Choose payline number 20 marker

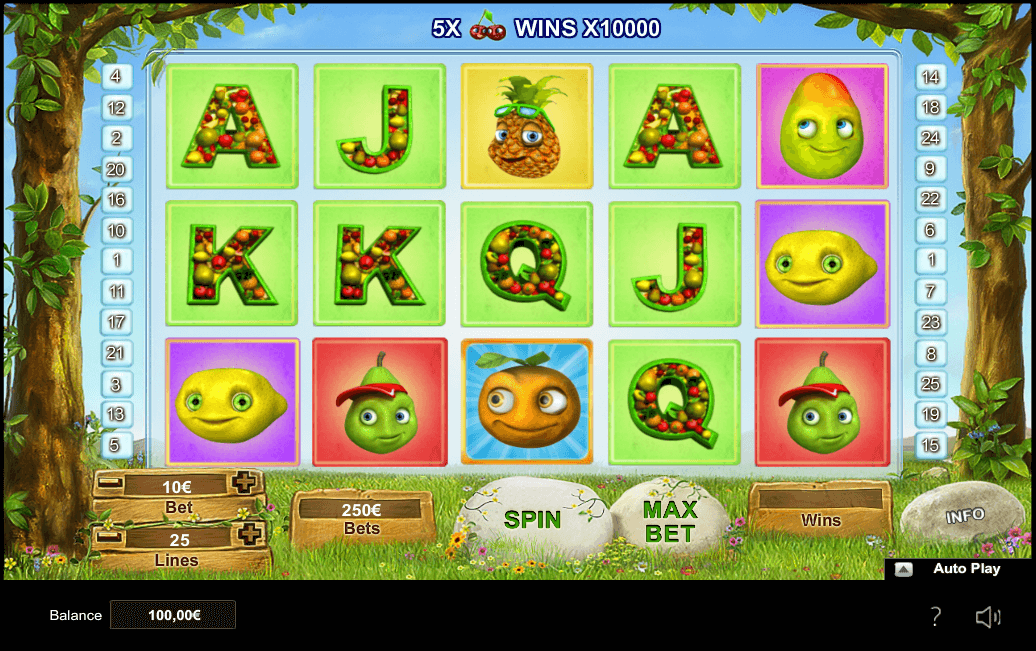[116, 169]
